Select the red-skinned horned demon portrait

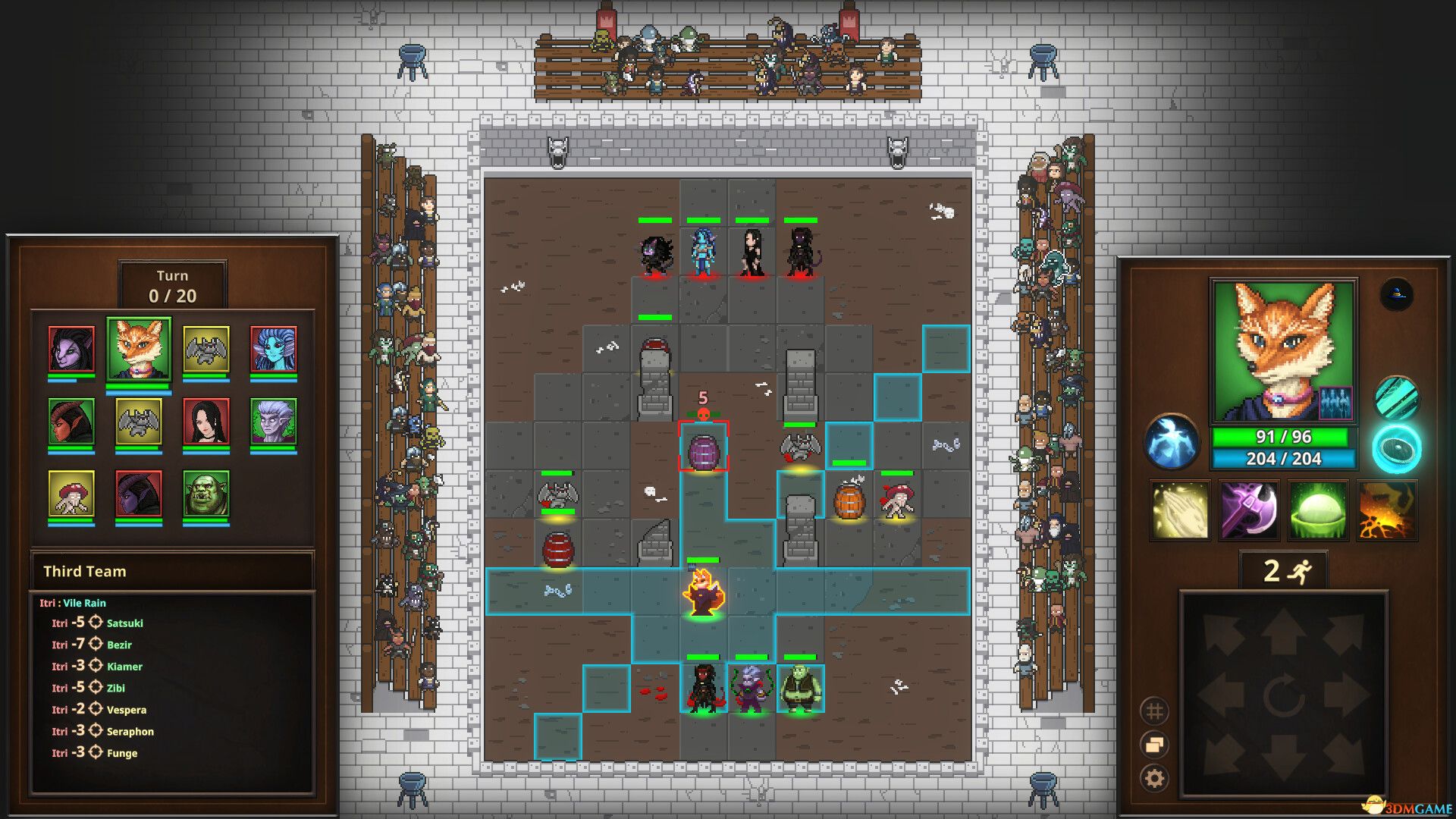click(71, 422)
